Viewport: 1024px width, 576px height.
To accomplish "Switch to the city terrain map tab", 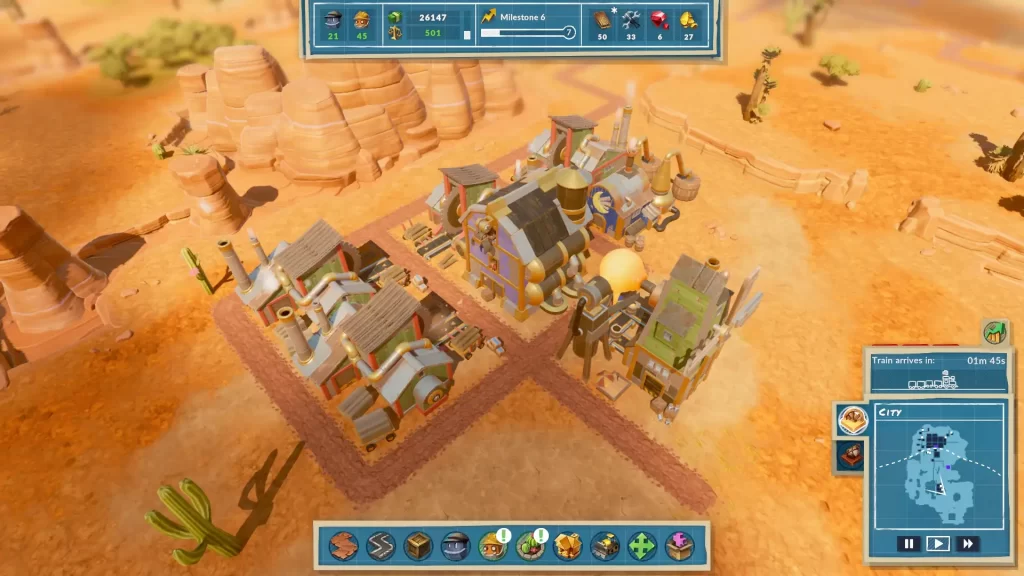I will tap(852, 420).
